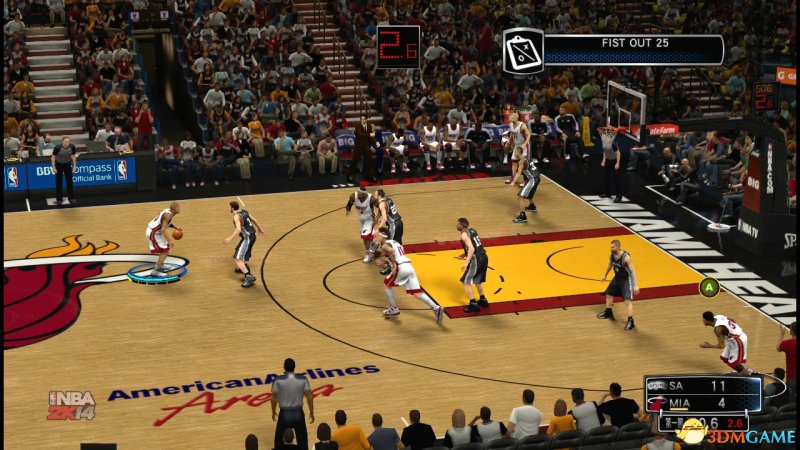Click the playbook clipboard icon
The height and width of the screenshot is (450, 800).
click(522, 50)
